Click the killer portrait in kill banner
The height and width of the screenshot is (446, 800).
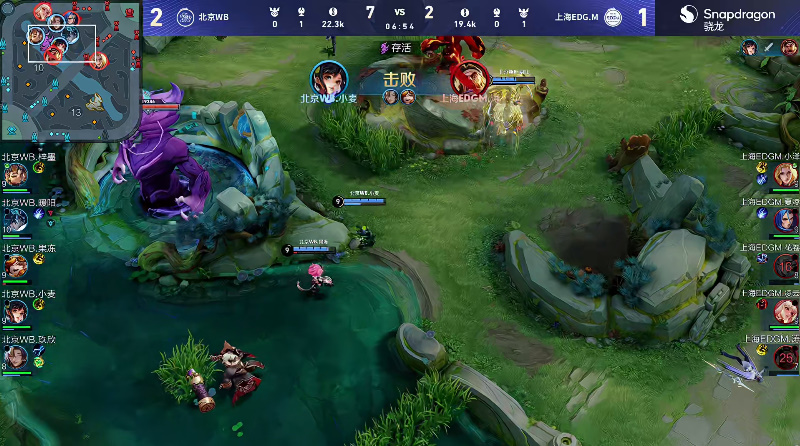tap(329, 77)
